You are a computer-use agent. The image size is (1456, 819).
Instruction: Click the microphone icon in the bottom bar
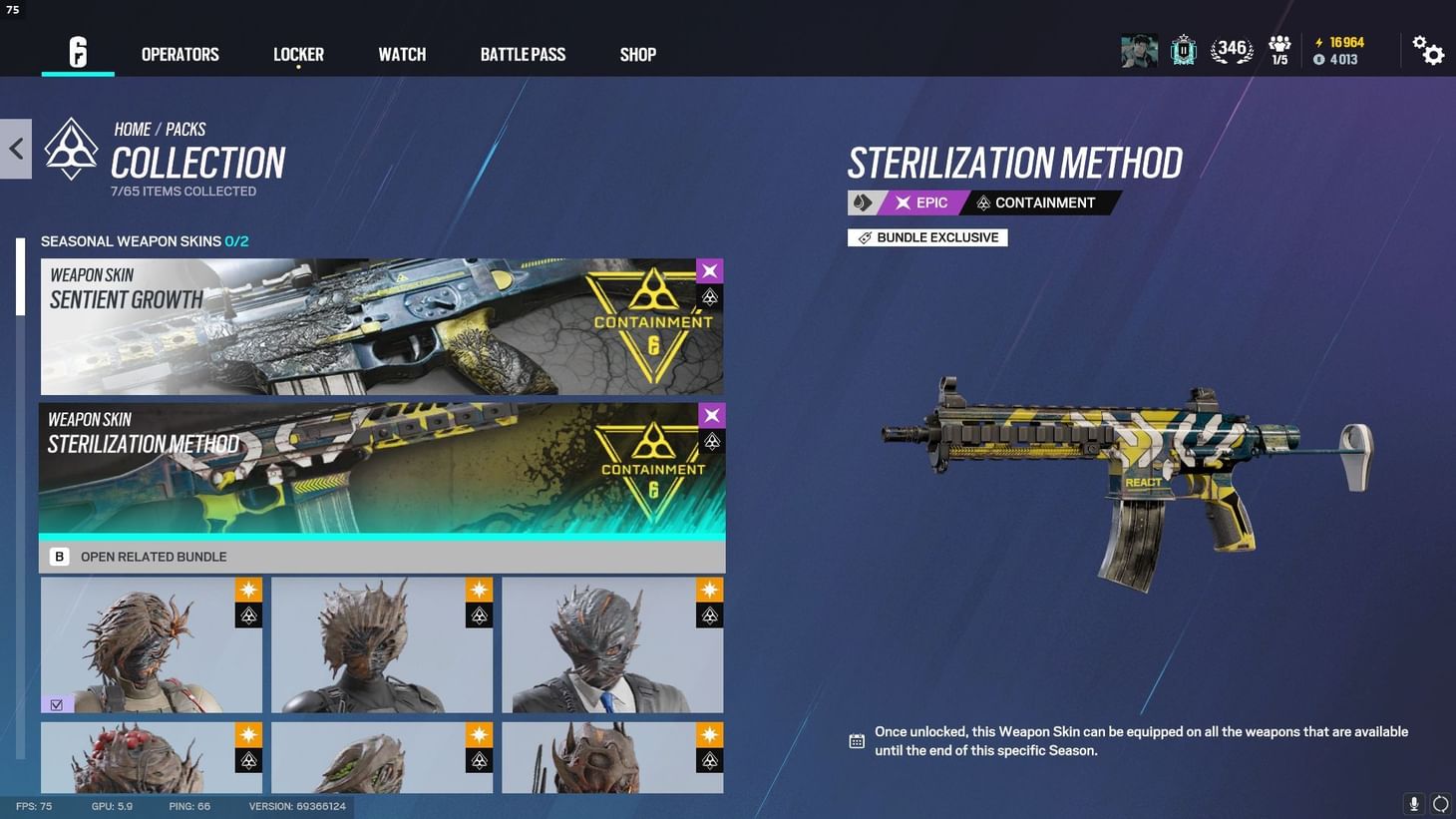(x=1413, y=803)
